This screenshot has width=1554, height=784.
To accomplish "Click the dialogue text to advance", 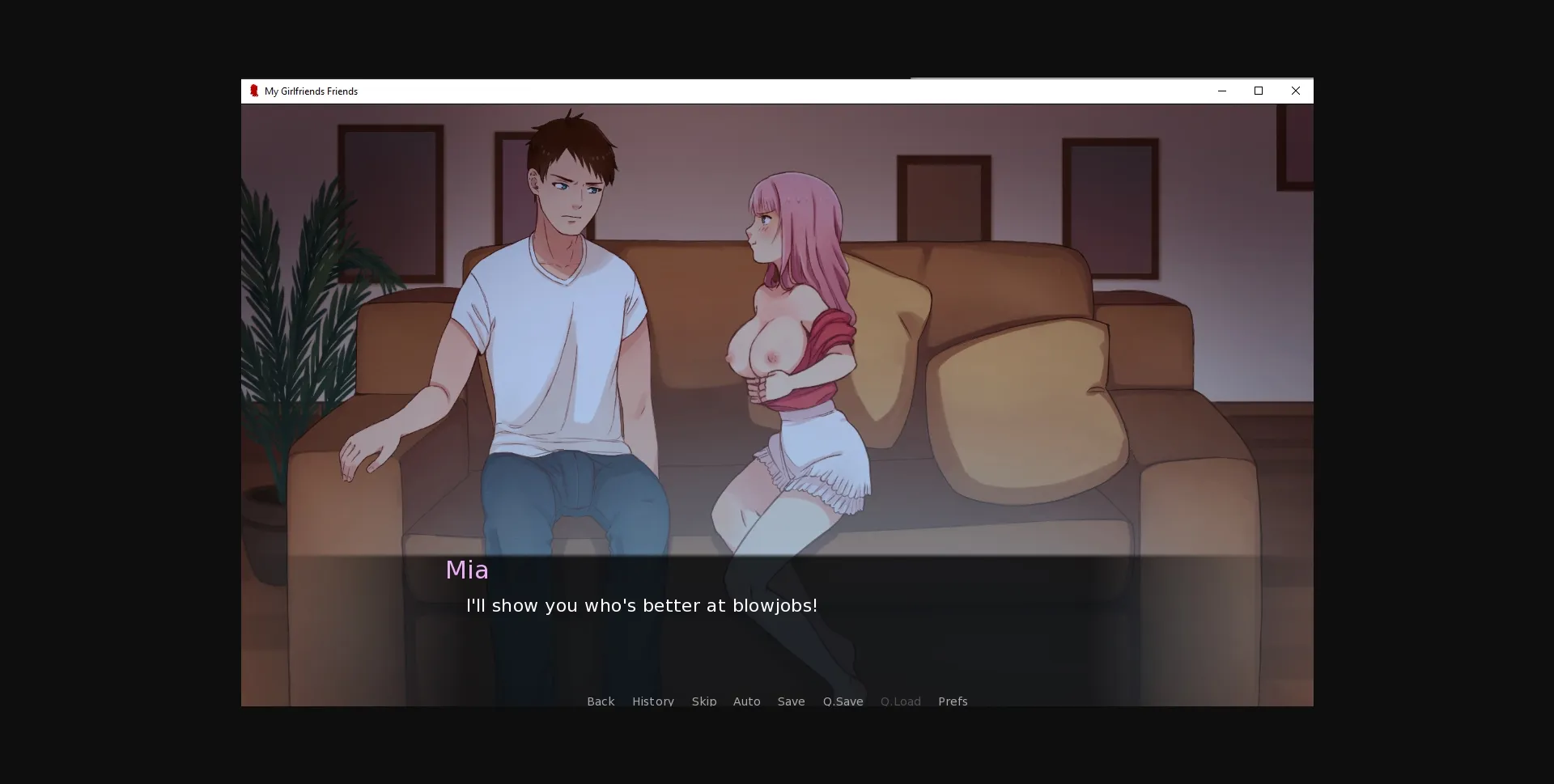I will click(640, 605).
